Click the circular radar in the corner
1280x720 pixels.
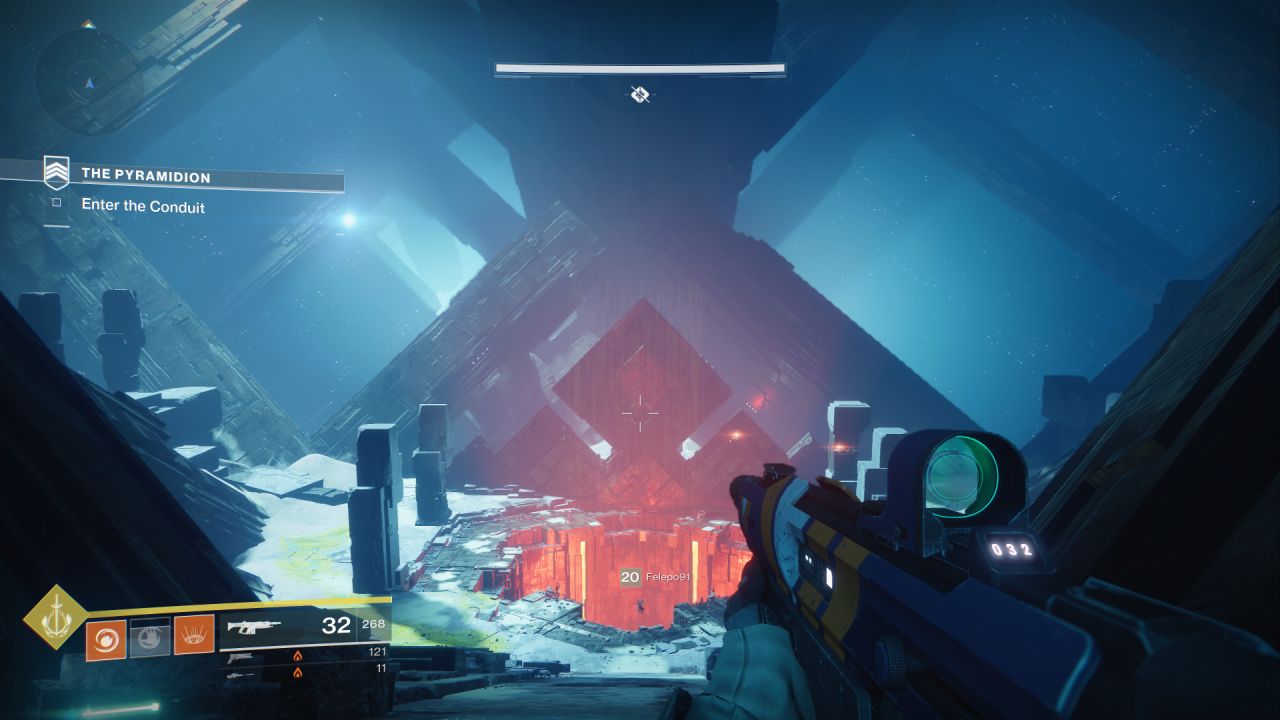tap(87, 80)
